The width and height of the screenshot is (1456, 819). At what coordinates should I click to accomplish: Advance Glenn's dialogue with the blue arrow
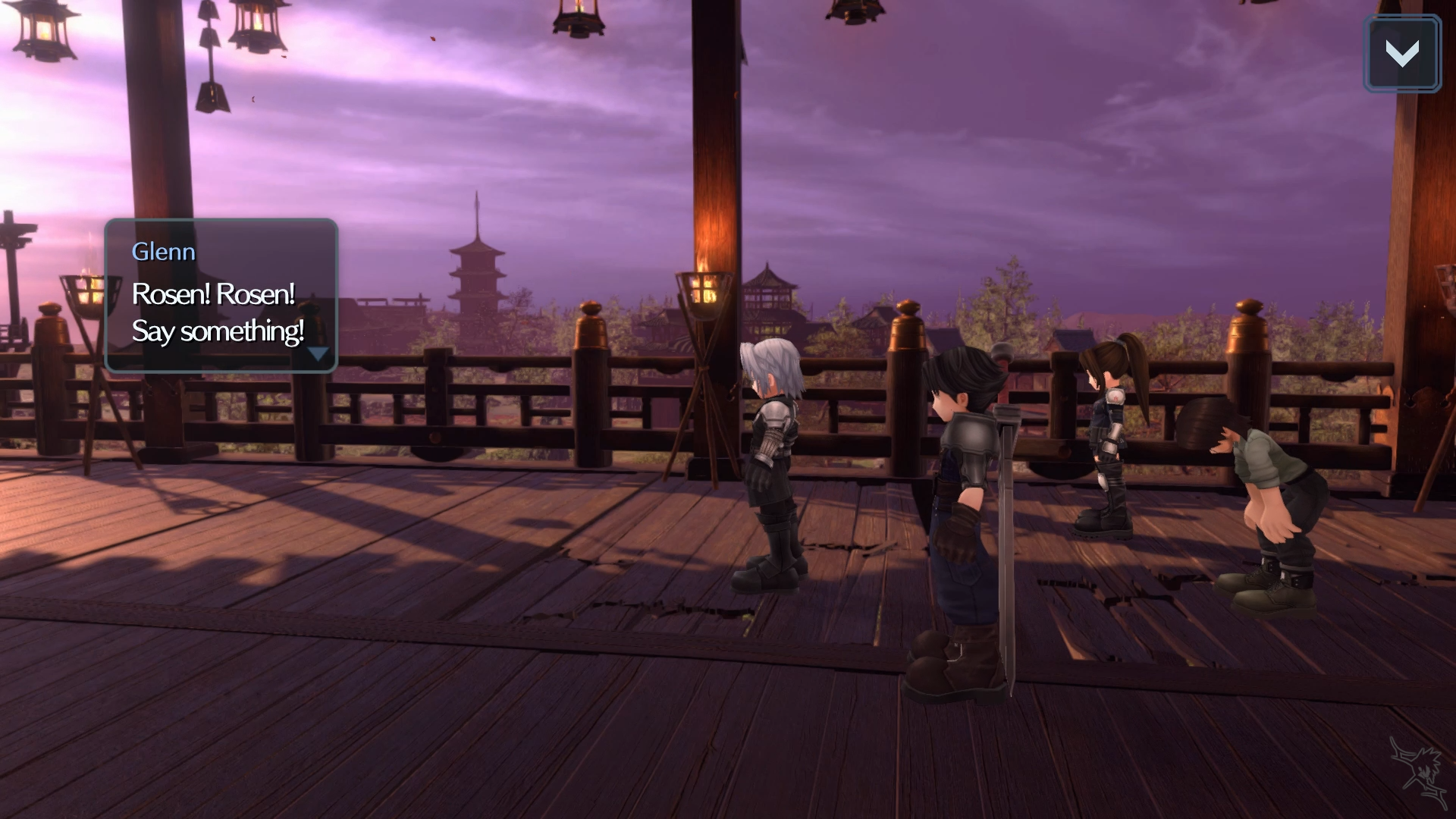click(318, 354)
